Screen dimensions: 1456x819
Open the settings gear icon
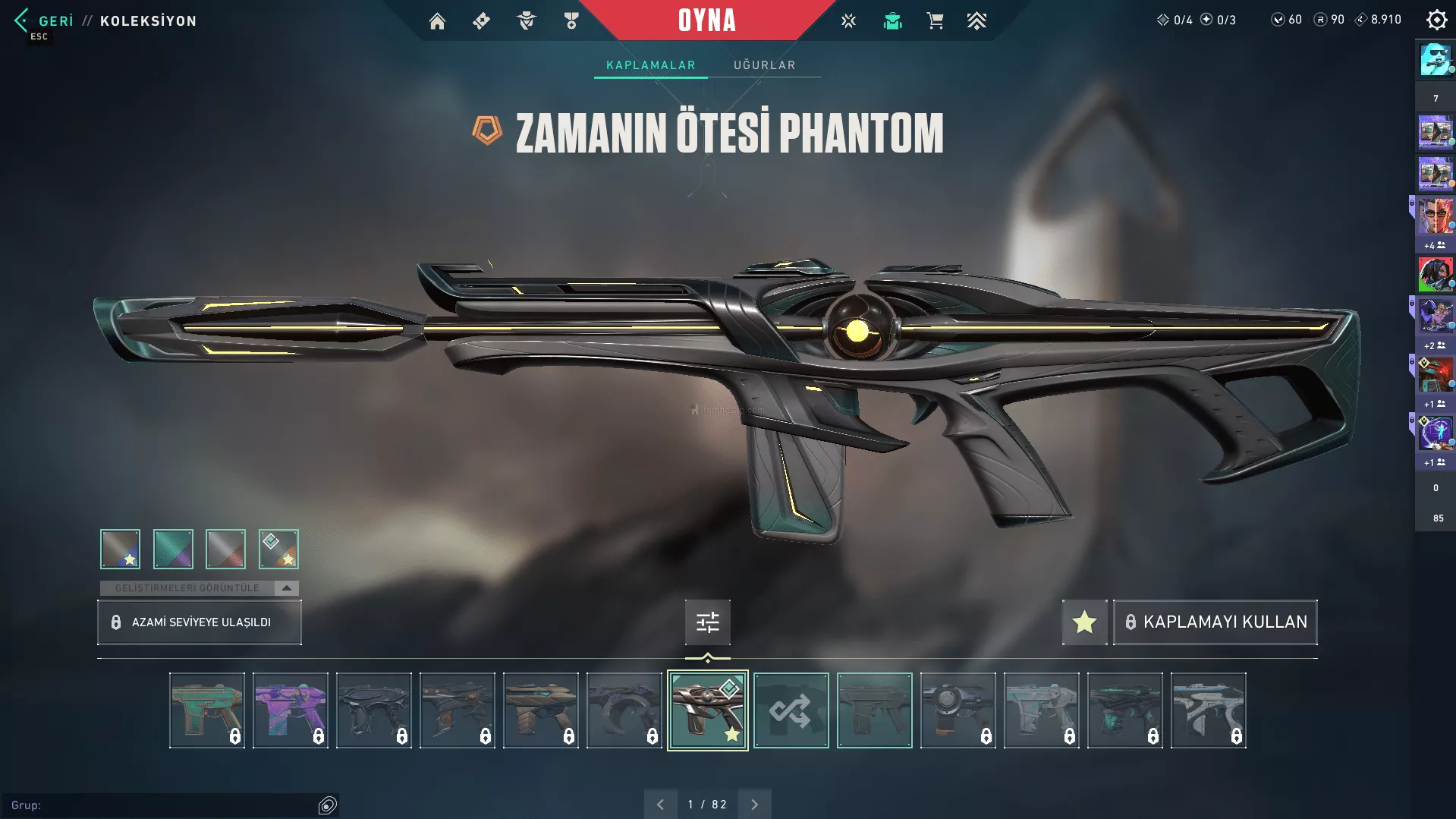click(1436, 20)
